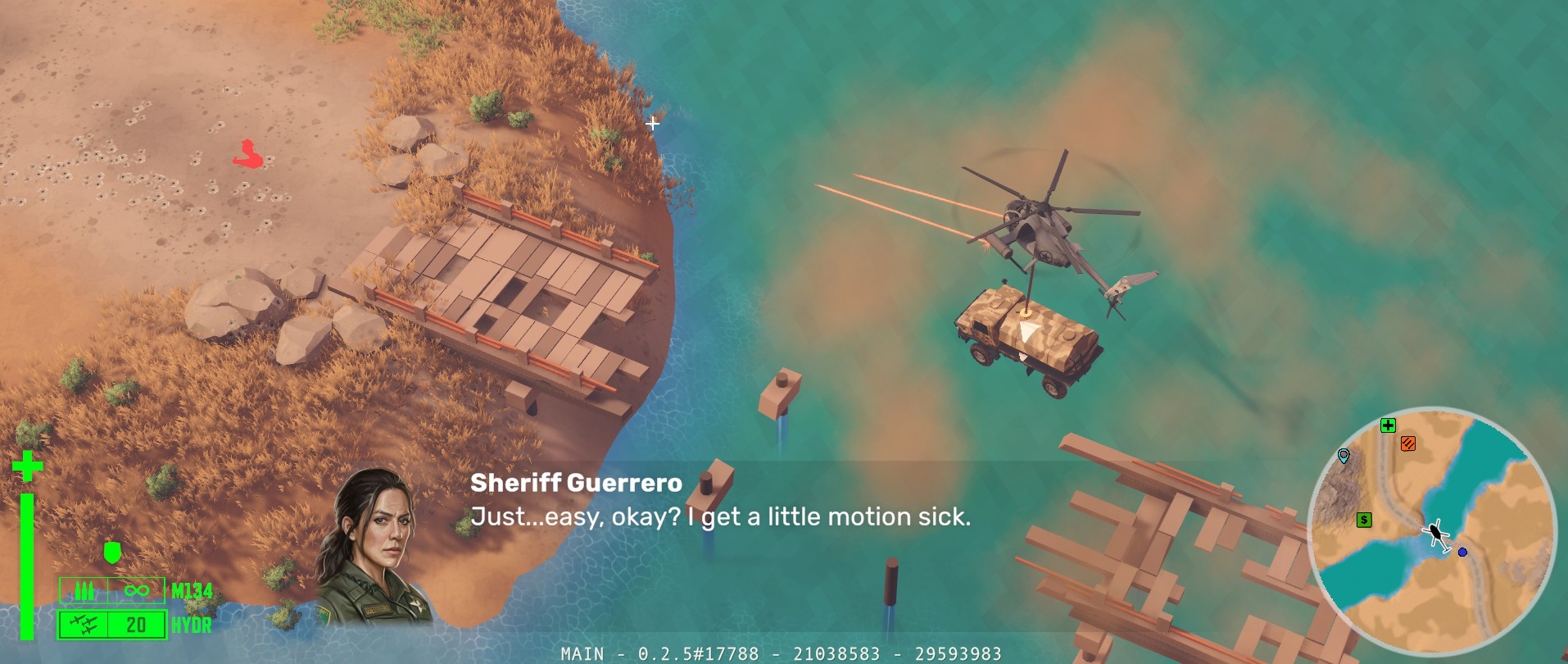Image resolution: width=1568 pixels, height=664 pixels.
Task: Click the orange ammo marker on minimap
Action: pyautogui.click(x=1408, y=444)
